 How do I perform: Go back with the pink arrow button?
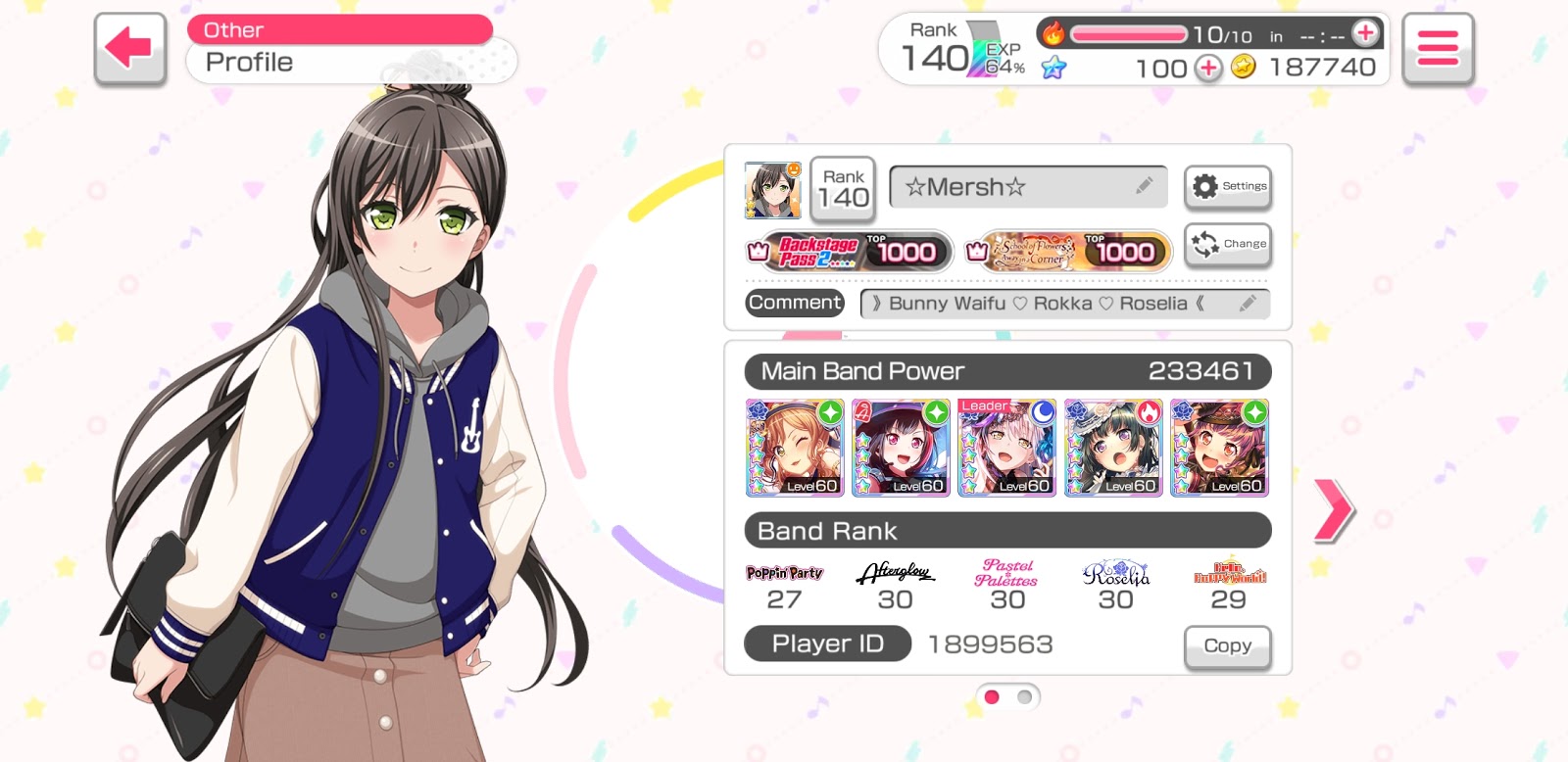click(129, 48)
